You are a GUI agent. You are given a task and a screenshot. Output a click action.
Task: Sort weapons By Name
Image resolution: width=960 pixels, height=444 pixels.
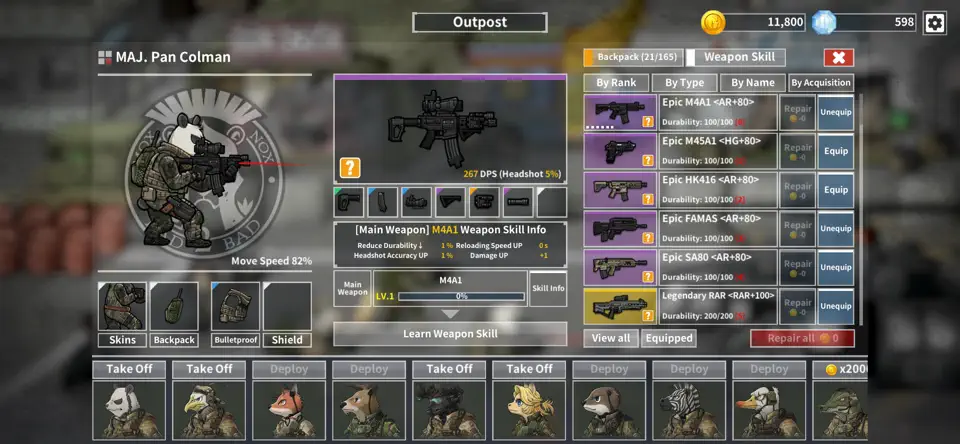point(752,83)
